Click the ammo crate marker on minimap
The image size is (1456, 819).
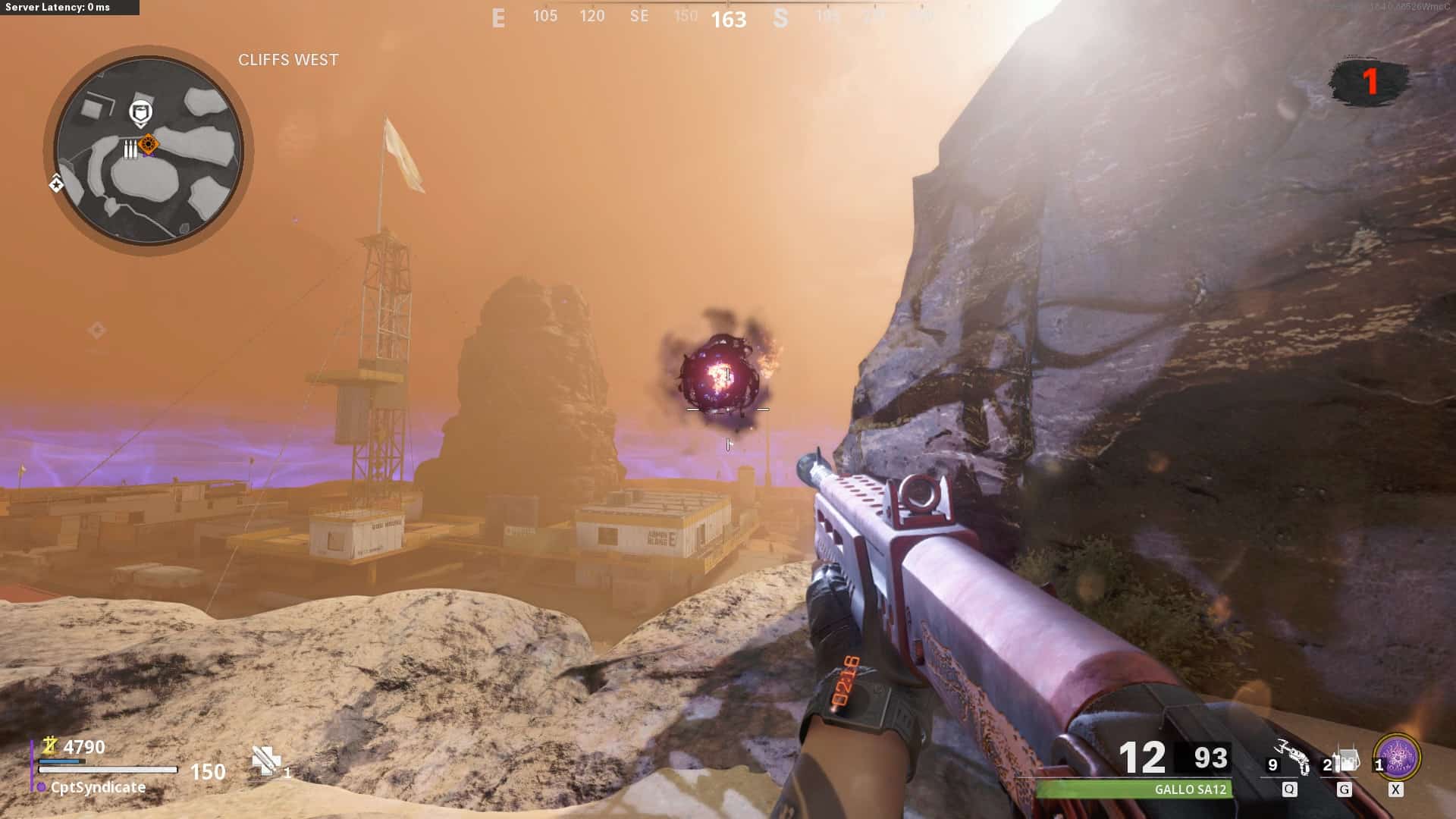[x=130, y=149]
